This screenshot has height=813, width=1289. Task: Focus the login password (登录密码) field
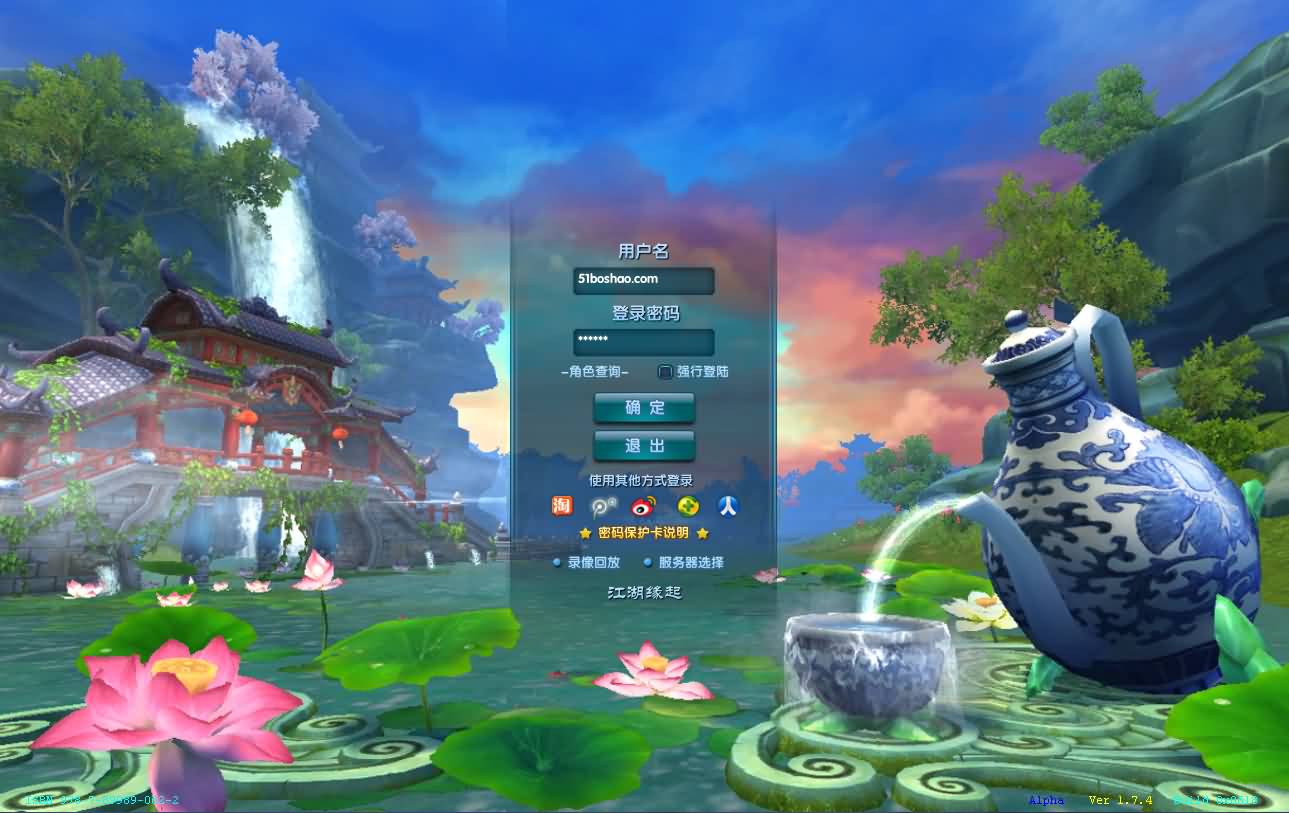point(643,342)
